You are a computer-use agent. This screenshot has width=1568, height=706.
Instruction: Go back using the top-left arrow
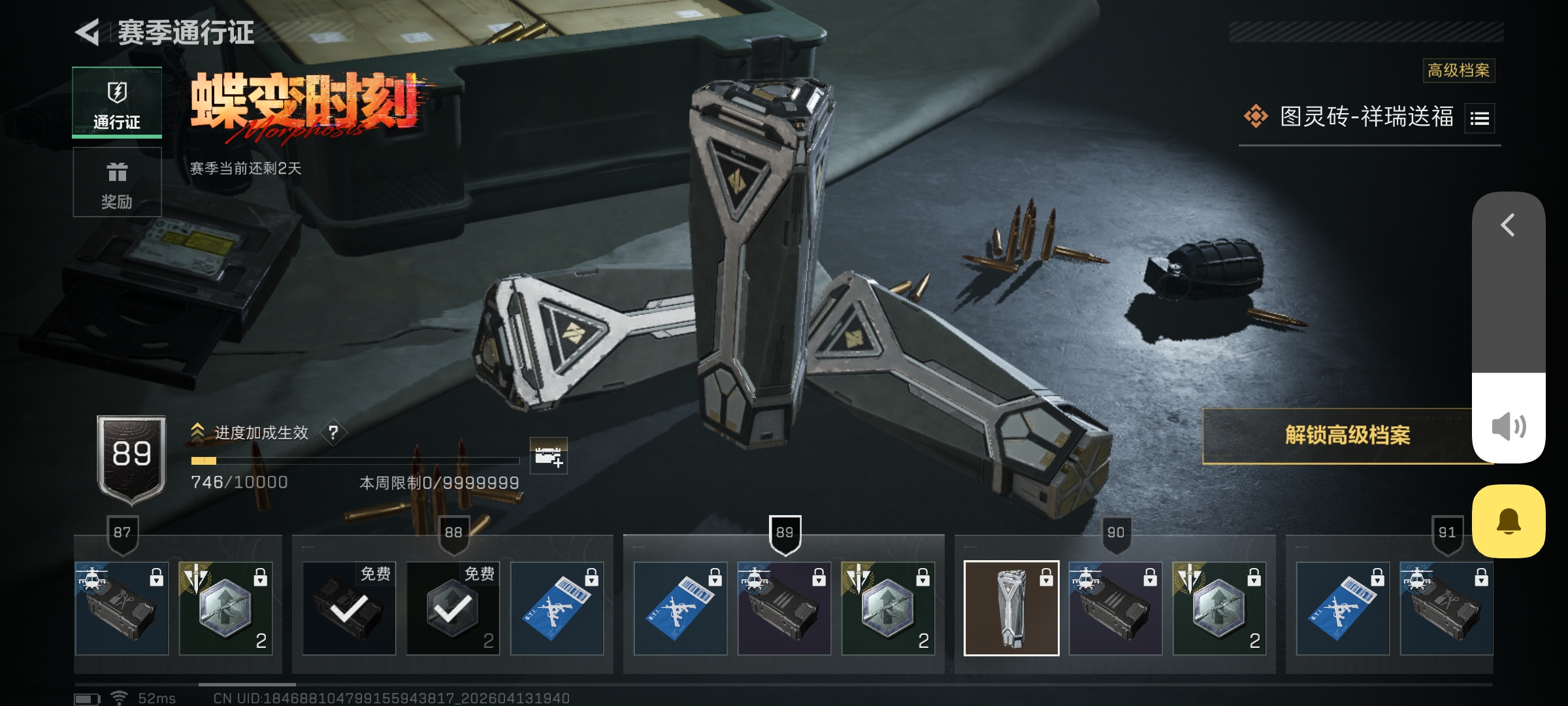[x=88, y=32]
